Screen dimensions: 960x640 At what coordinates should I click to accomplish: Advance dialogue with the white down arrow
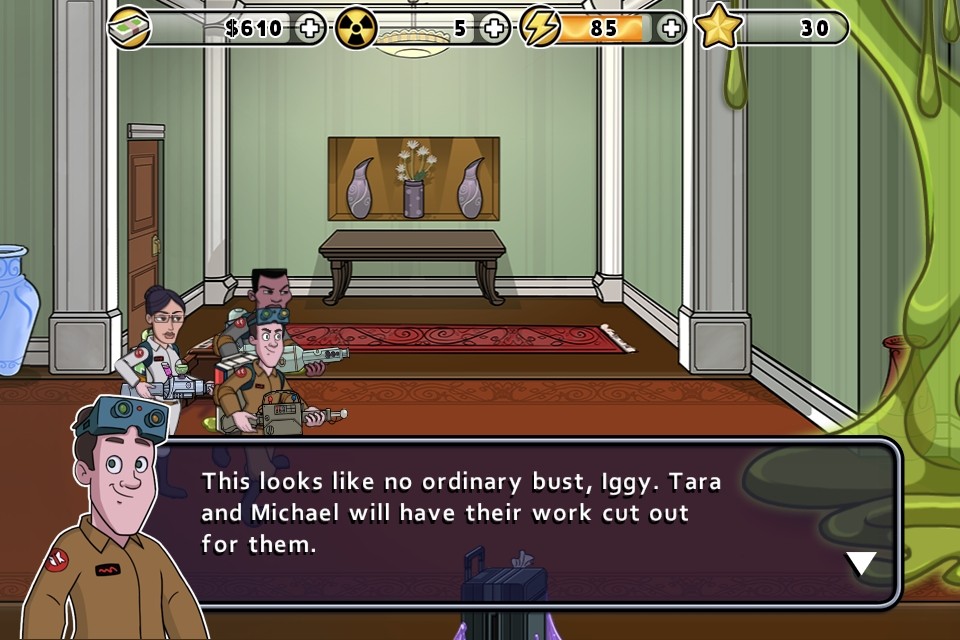(x=861, y=564)
